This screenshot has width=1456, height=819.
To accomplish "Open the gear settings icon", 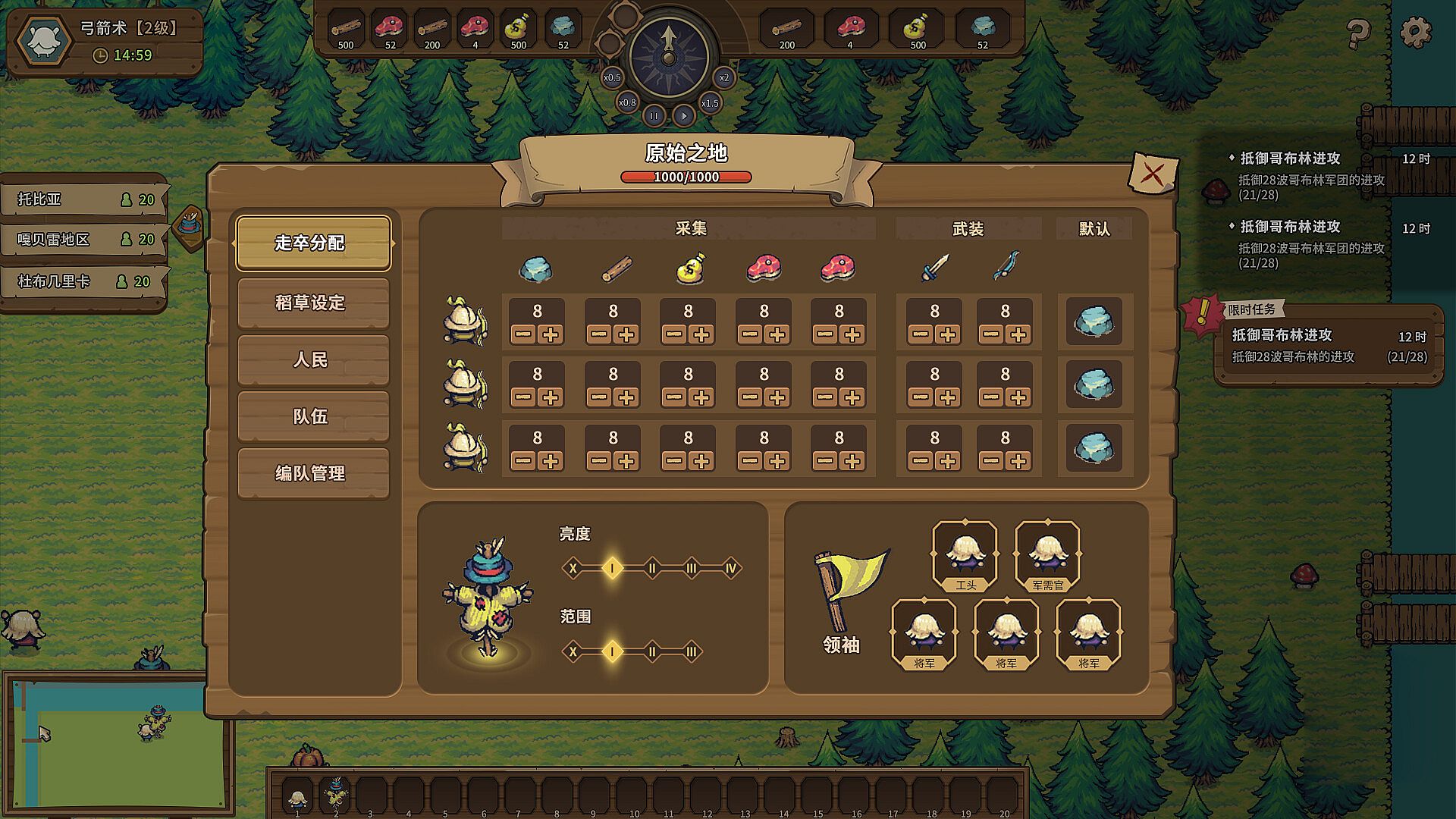I will tap(1415, 33).
